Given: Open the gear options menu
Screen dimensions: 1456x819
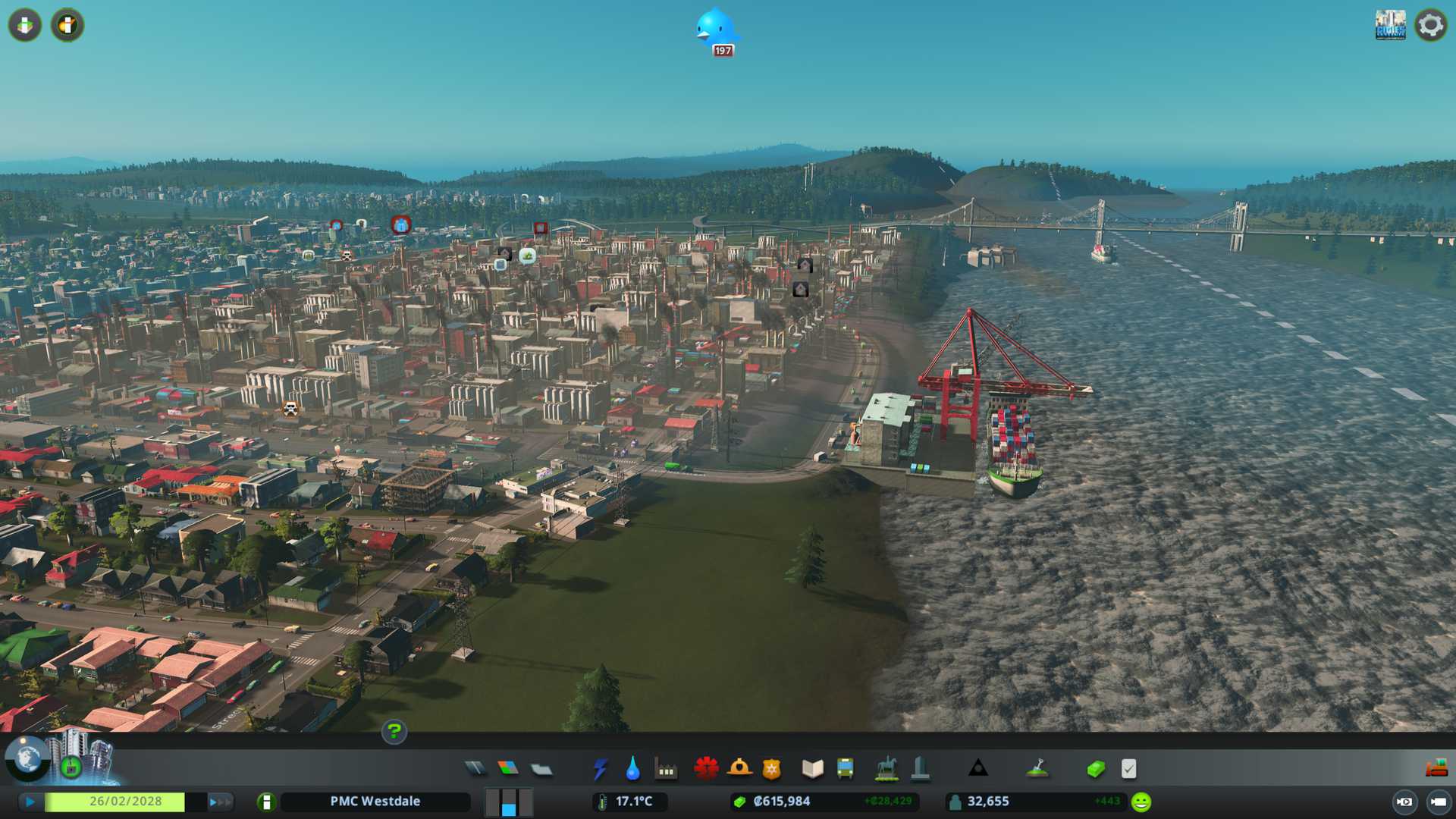Looking at the screenshot, I should [1430, 25].
